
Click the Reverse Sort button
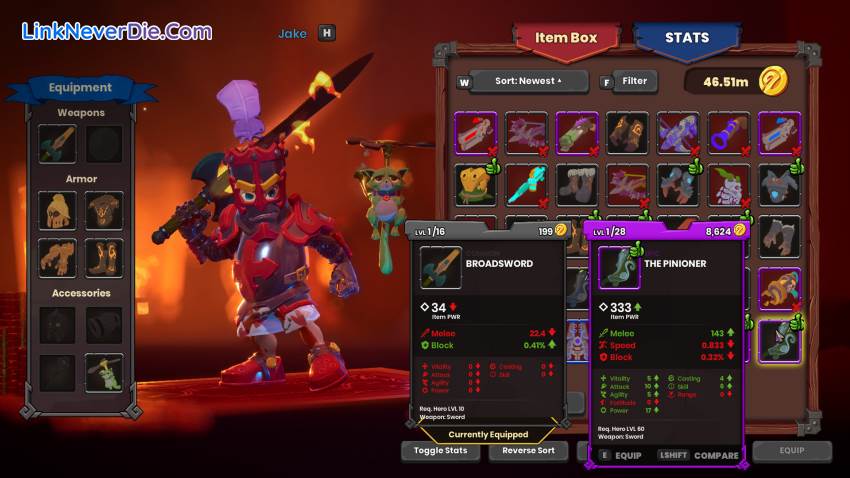(527, 451)
